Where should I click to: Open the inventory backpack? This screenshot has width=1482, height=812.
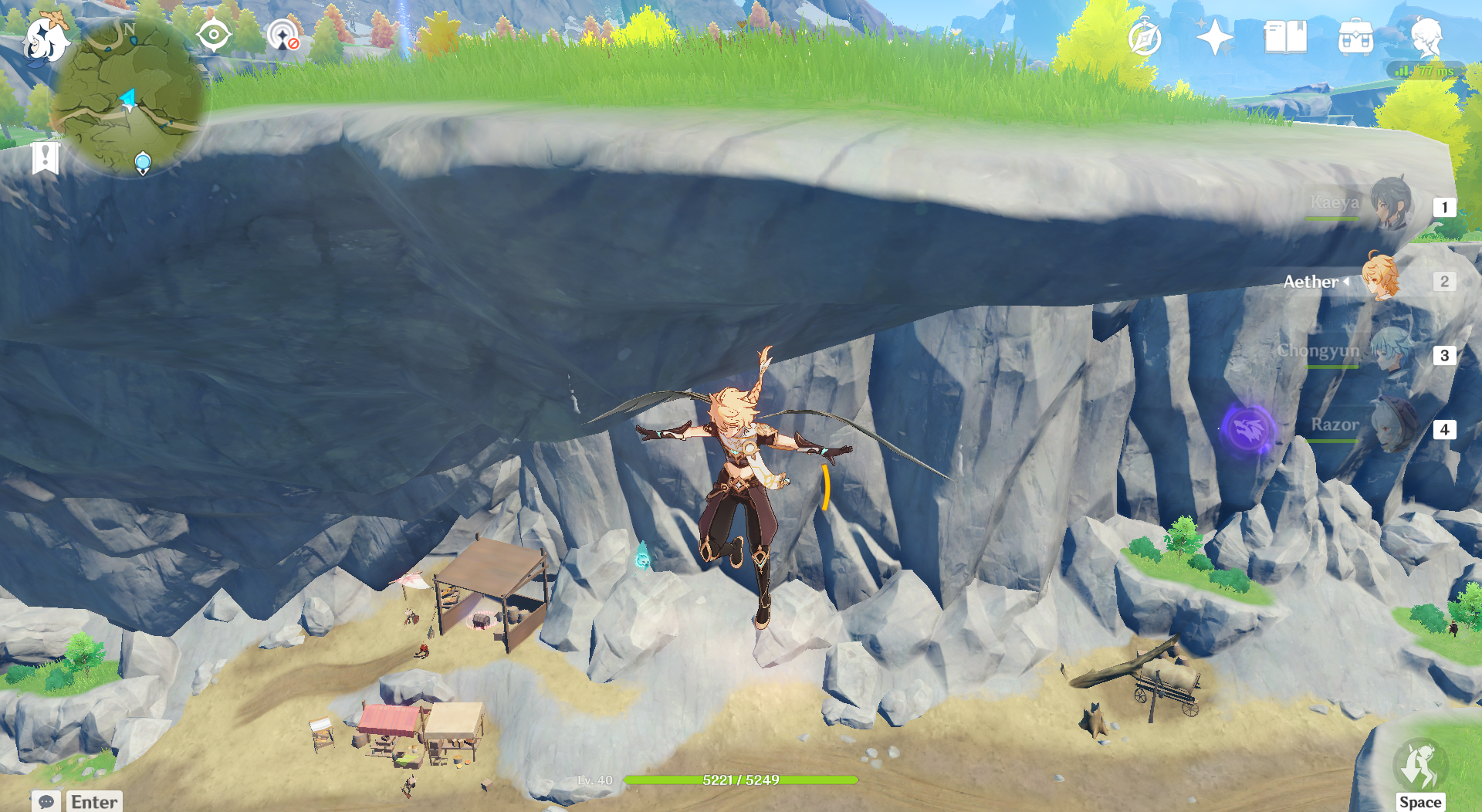click(x=1355, y=37)
